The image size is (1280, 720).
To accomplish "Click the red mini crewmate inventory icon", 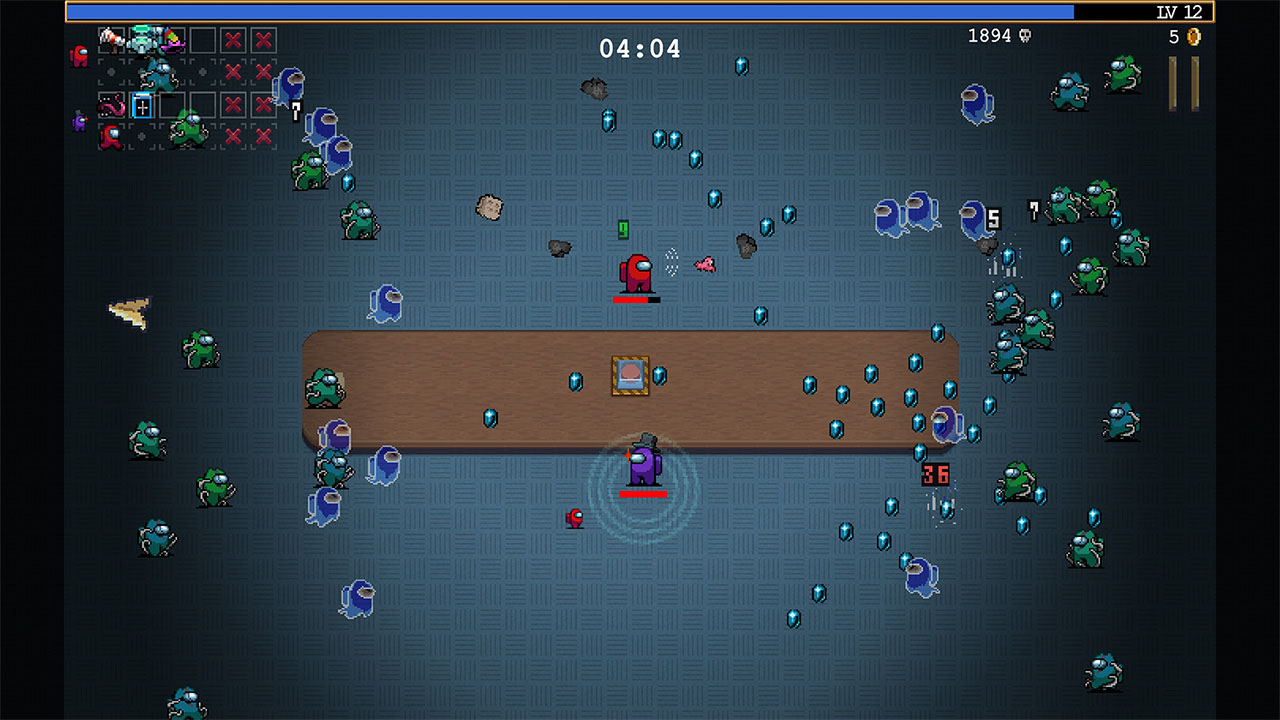I will (110, 137).
